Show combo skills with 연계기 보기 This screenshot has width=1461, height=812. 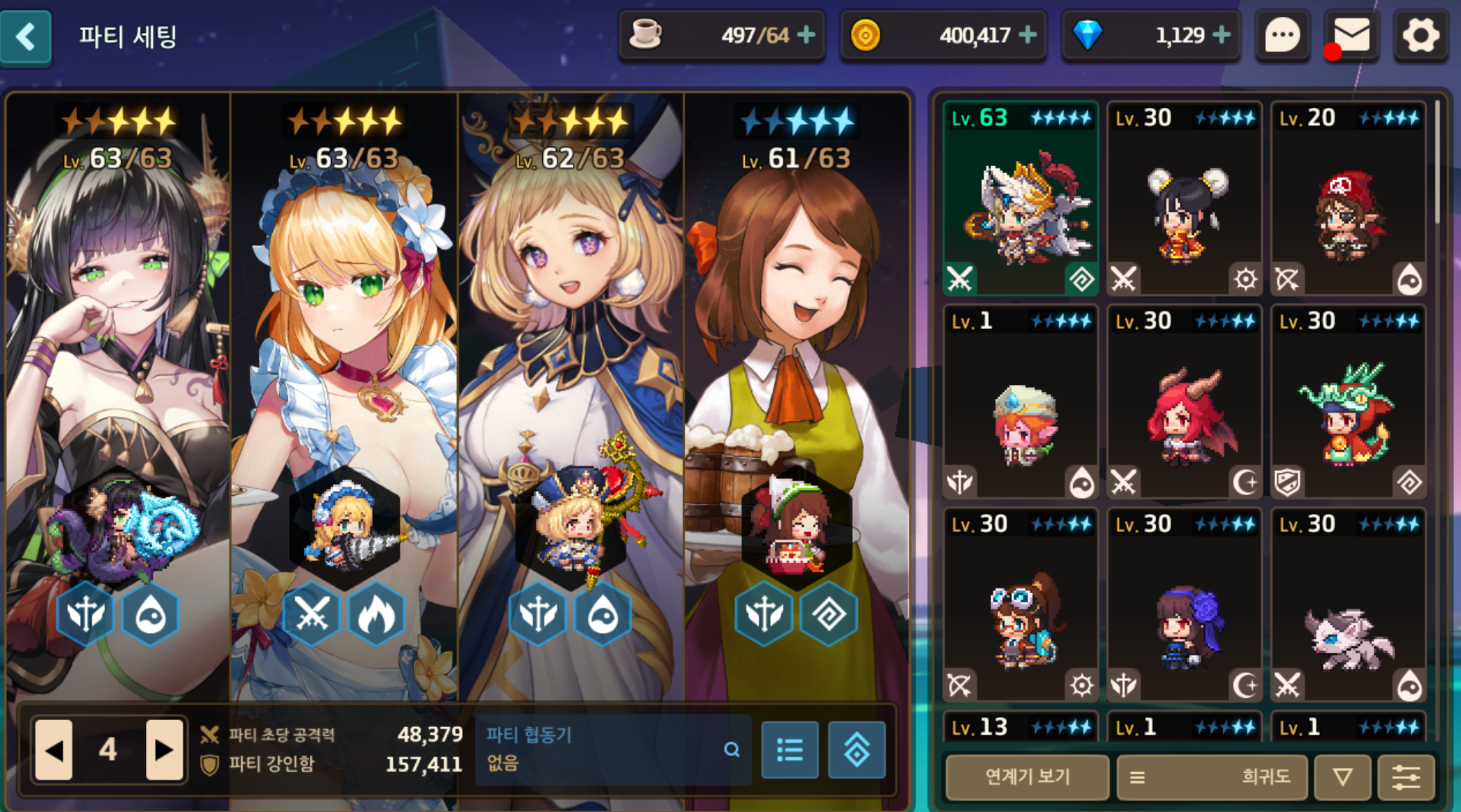click(1027, 777)
